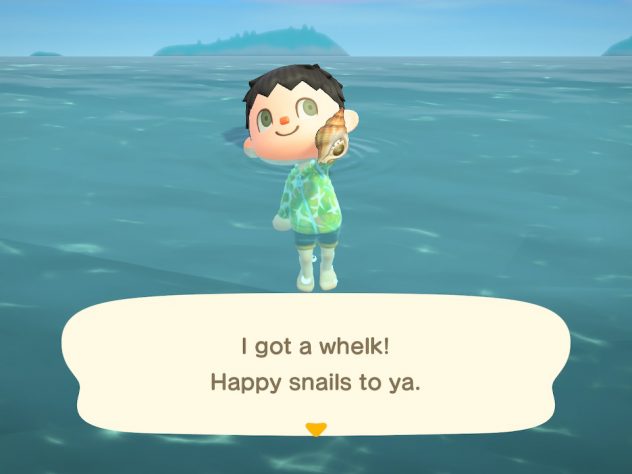Advance dialogue with the orange arrow

pos(316,430)
